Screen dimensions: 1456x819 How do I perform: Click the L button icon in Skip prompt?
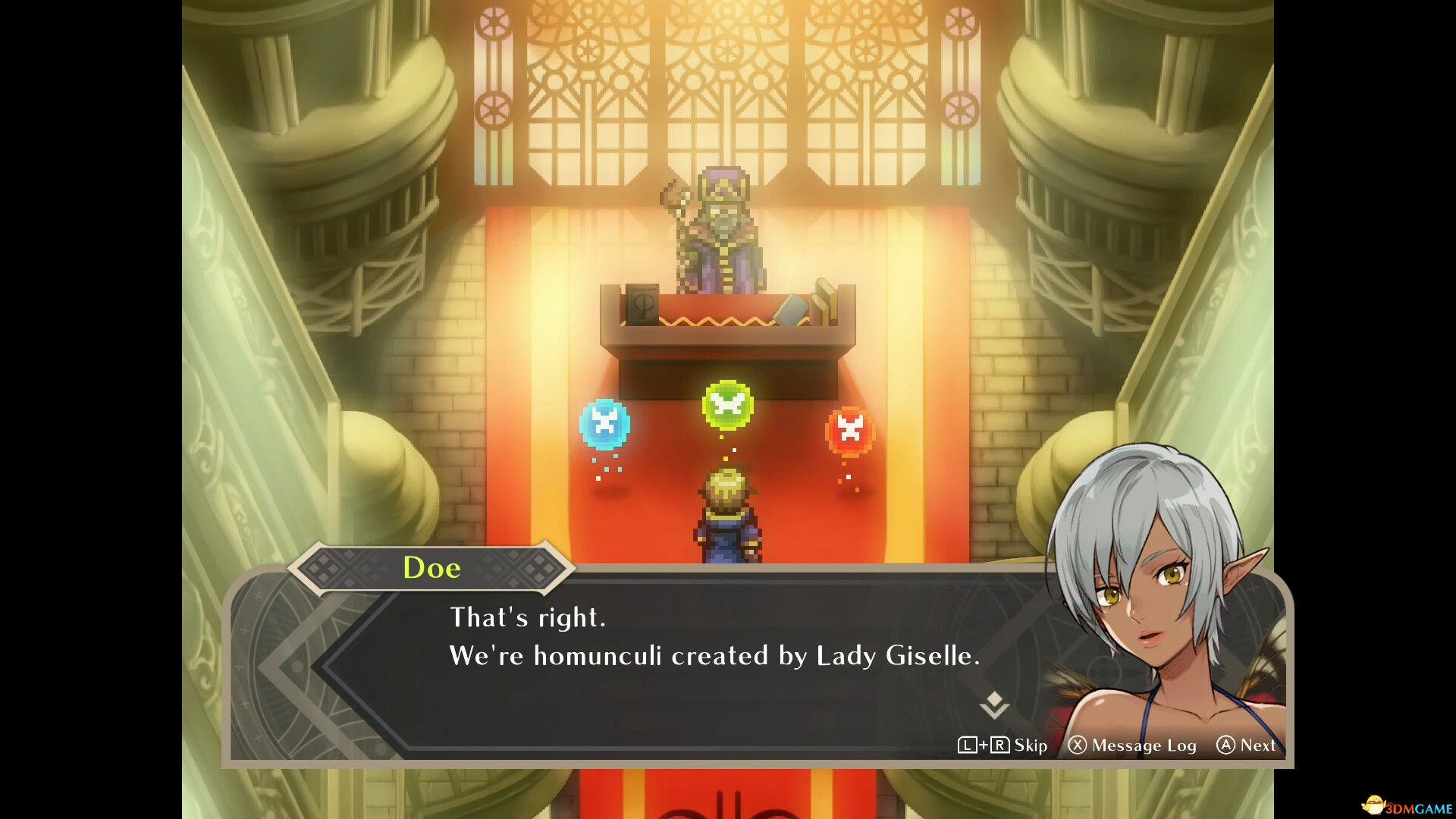click(968, 745)
